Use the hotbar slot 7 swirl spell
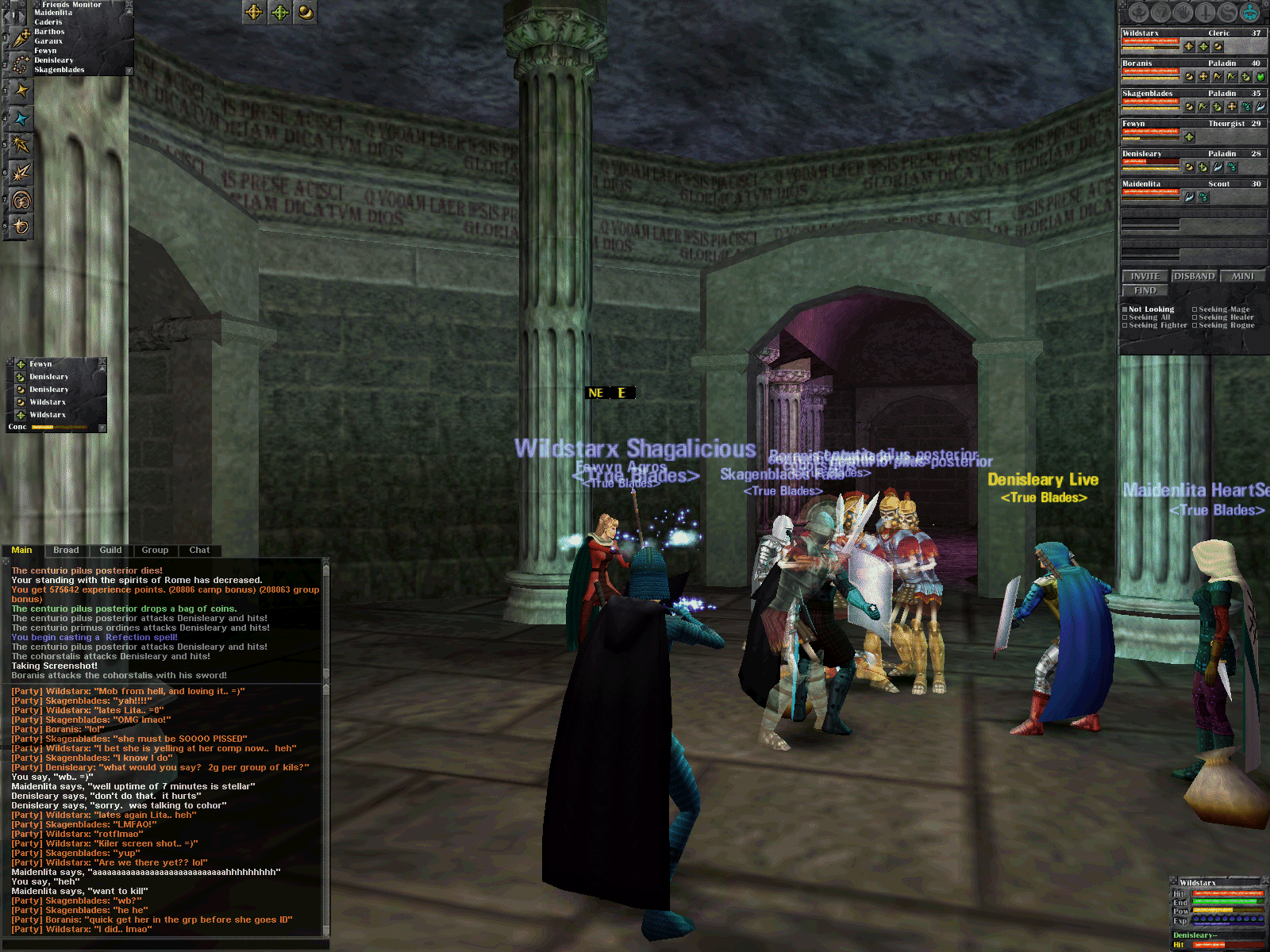 point(21,200)
